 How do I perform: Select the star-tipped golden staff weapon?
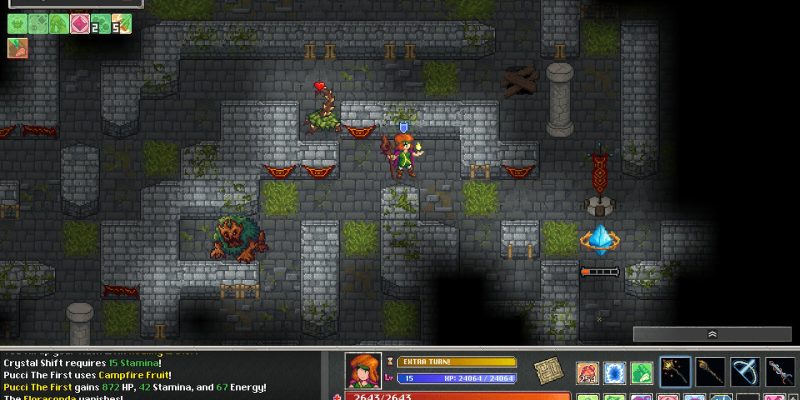click(x=676, y=371)
